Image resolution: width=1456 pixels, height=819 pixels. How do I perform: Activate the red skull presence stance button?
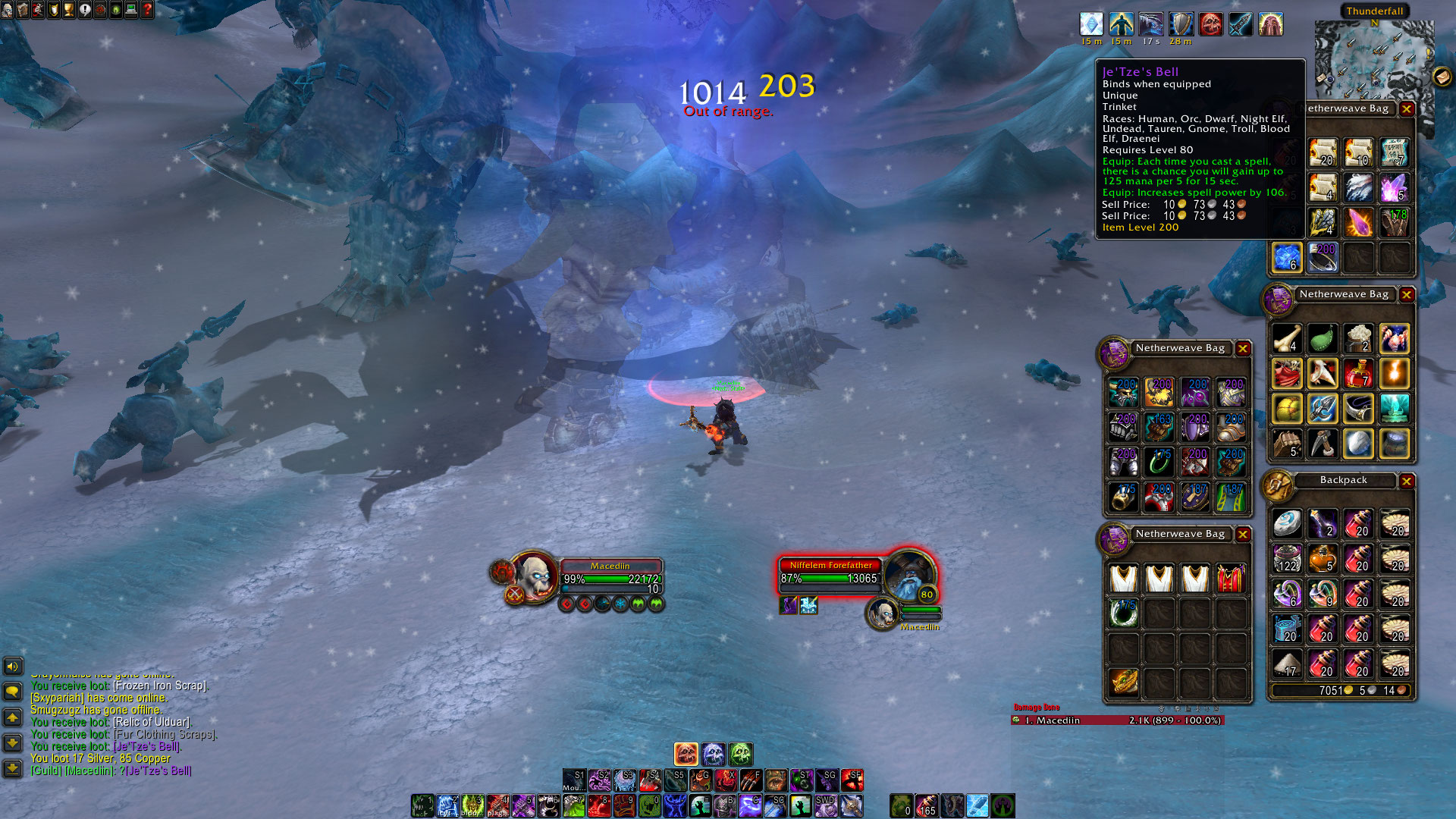tap(686, 754)
